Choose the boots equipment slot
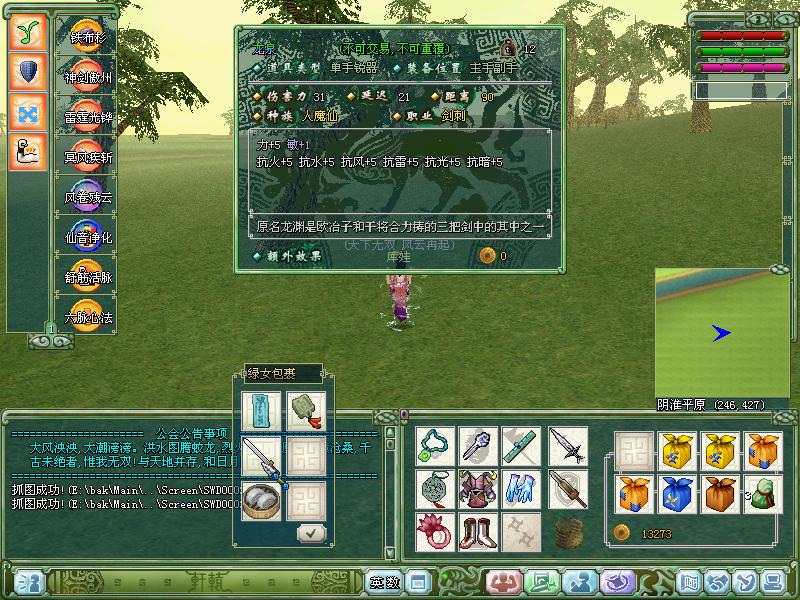The image size is (800, 600). click(x=477, y=531)
